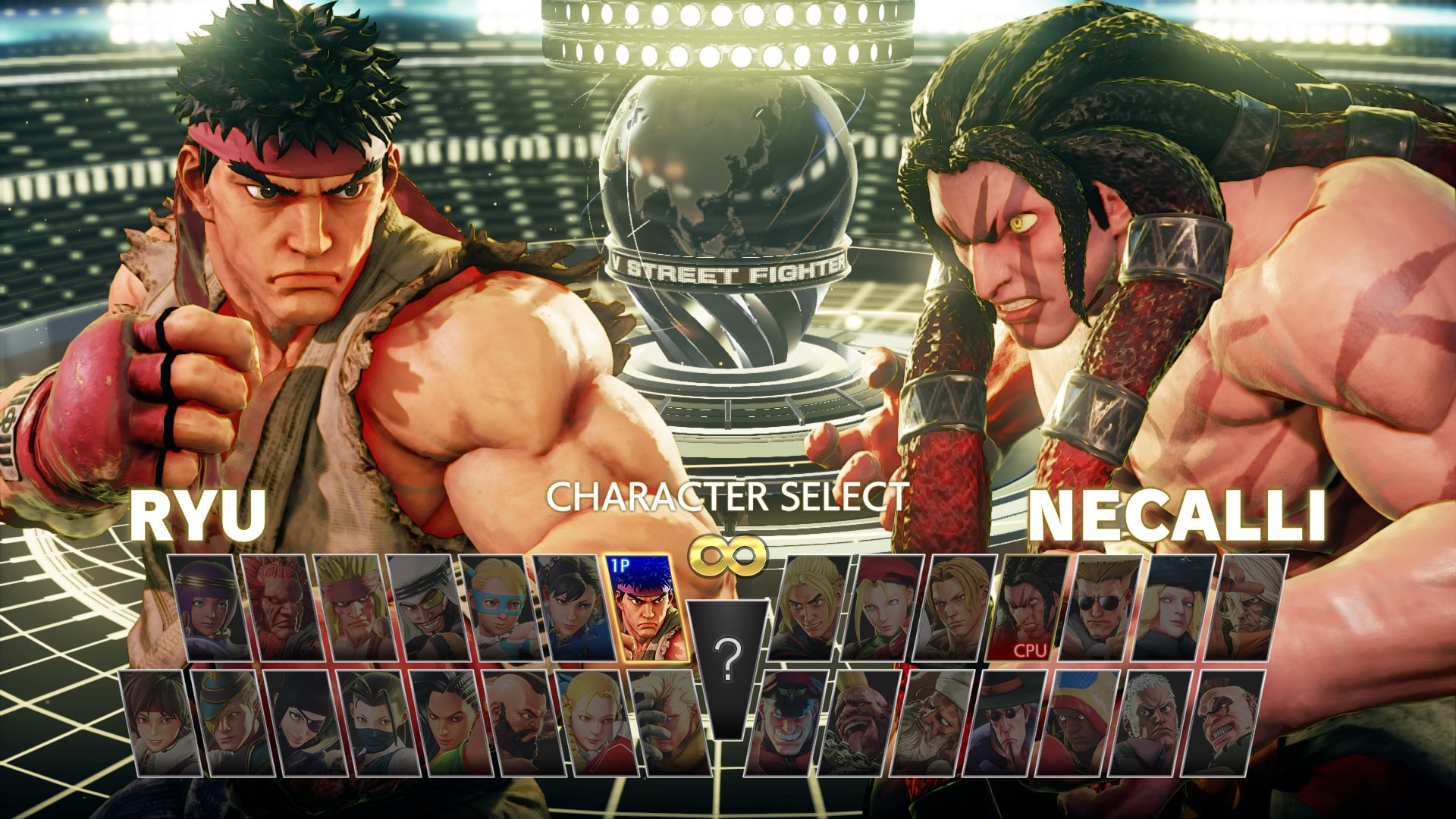Screen dimensions: 1456x819
Task: Choose M. Bison in the red cap
Action: tap(786, 722)
